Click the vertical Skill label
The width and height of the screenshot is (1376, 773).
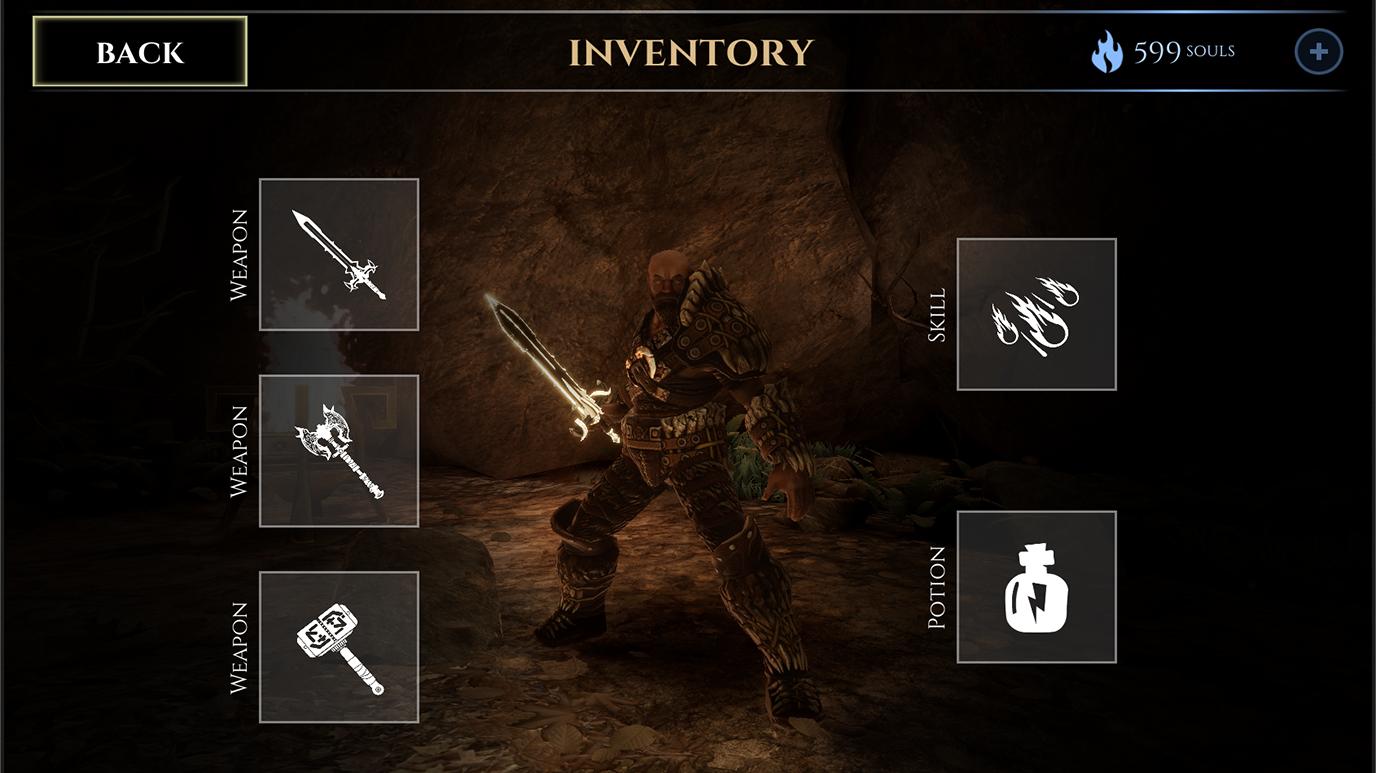coord(933,314)
